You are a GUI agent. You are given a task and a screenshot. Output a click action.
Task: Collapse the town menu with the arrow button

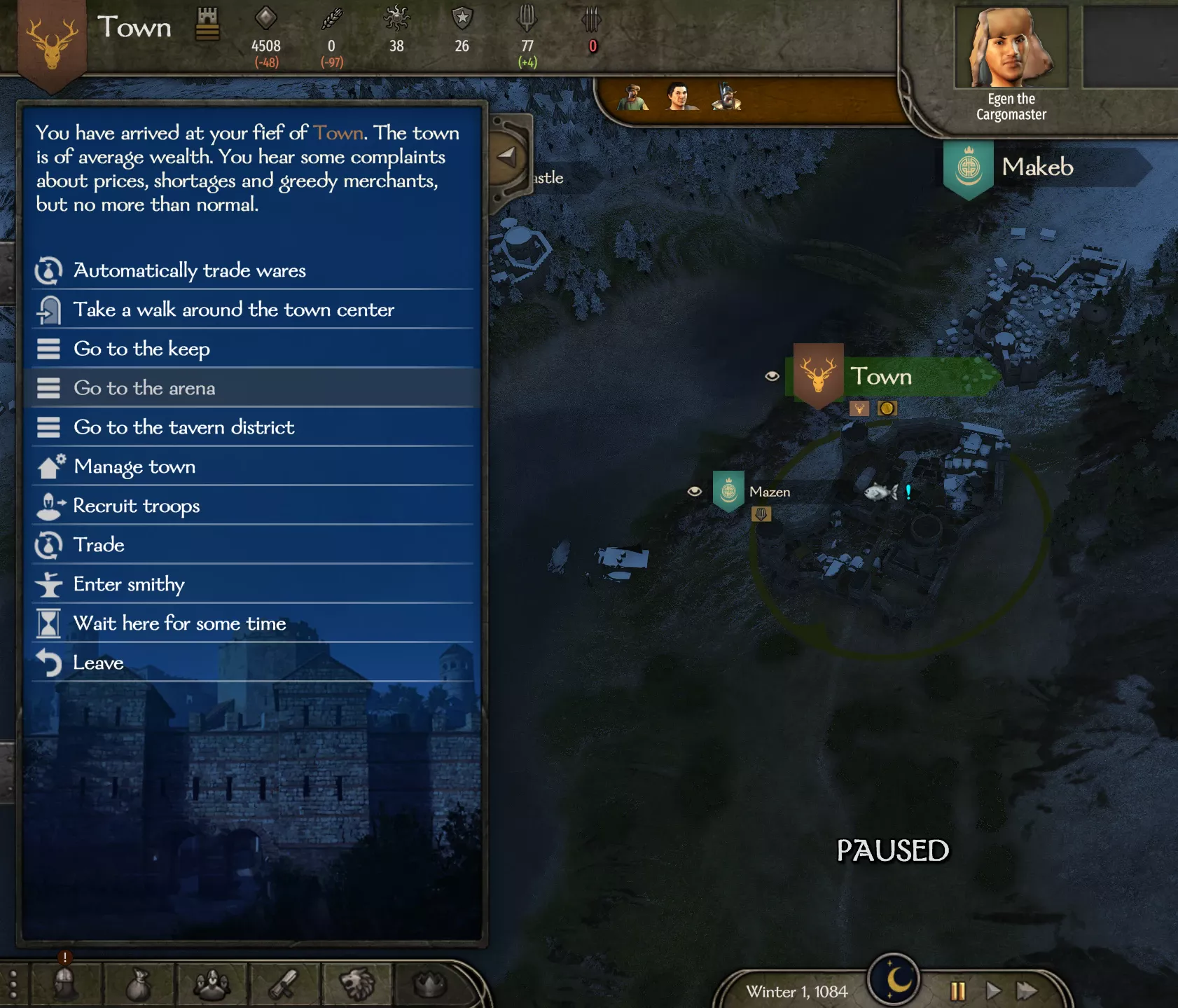[x=507, y=156]
